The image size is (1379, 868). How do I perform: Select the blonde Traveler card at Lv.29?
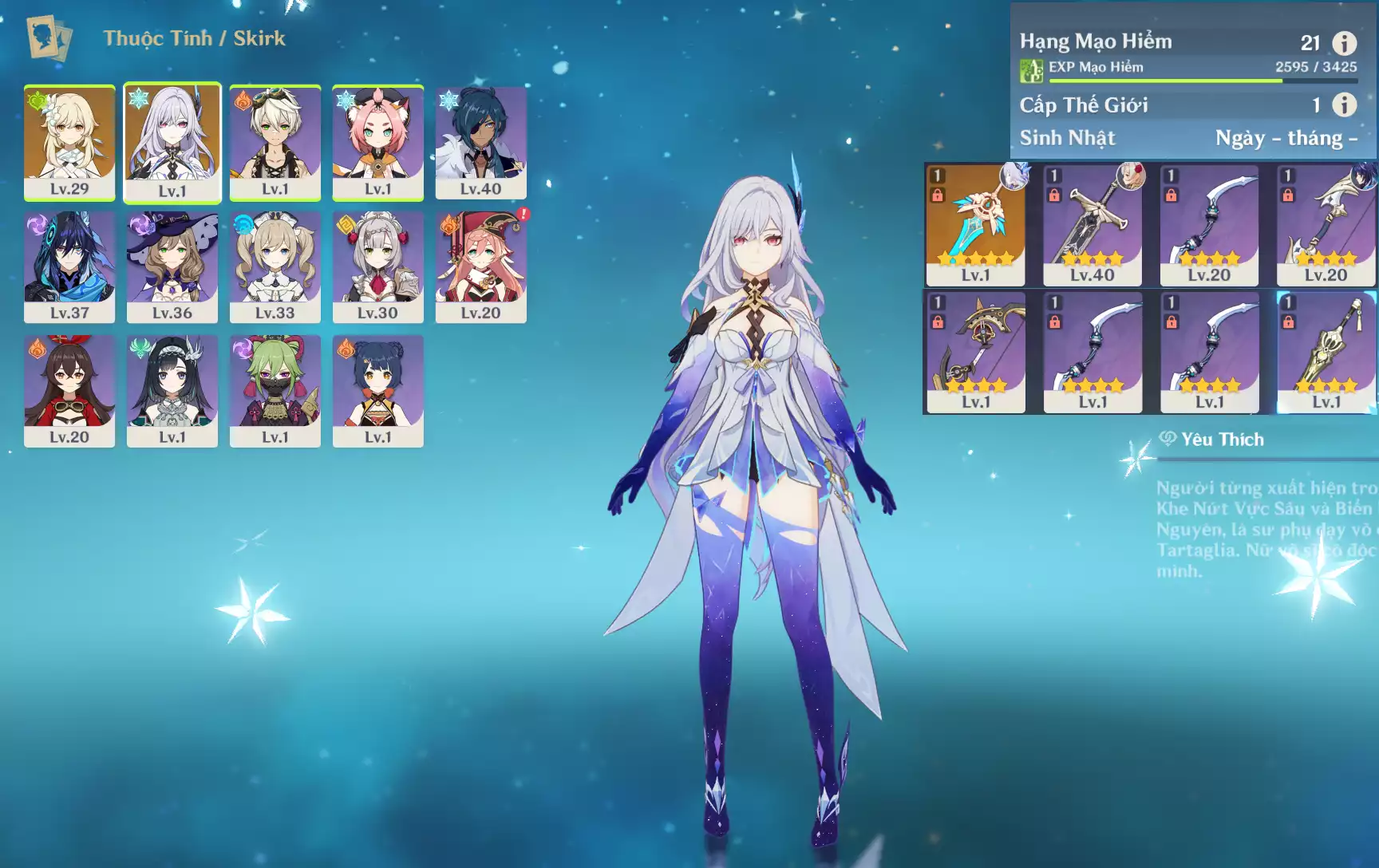click(x=69, y=142)
